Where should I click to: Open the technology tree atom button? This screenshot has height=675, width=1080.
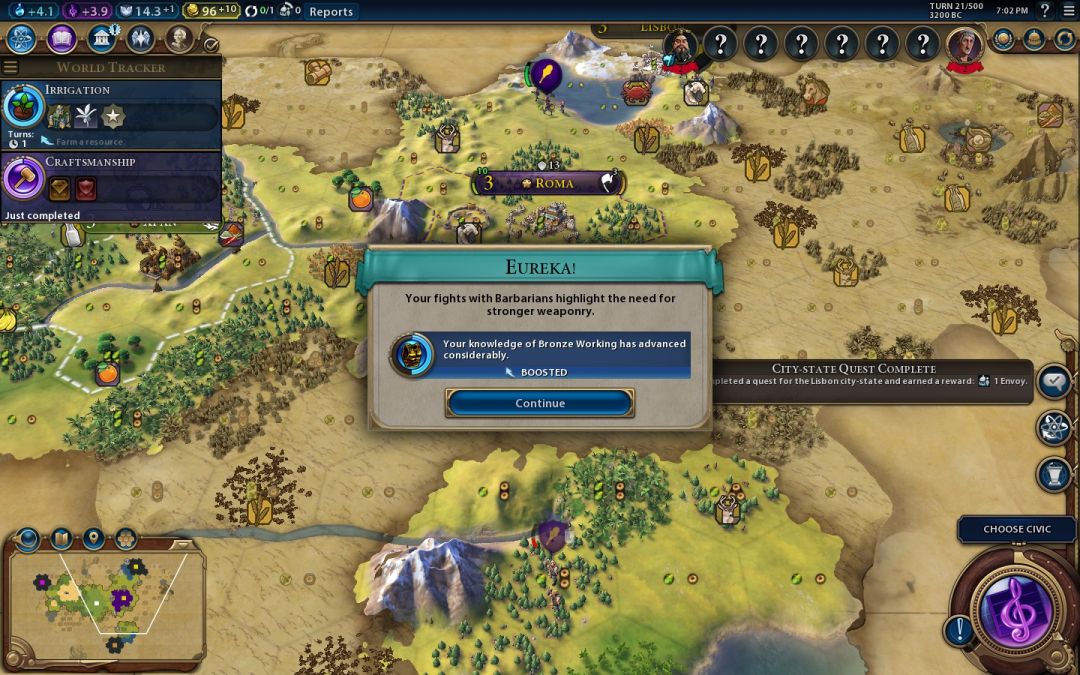click(22, 39)
